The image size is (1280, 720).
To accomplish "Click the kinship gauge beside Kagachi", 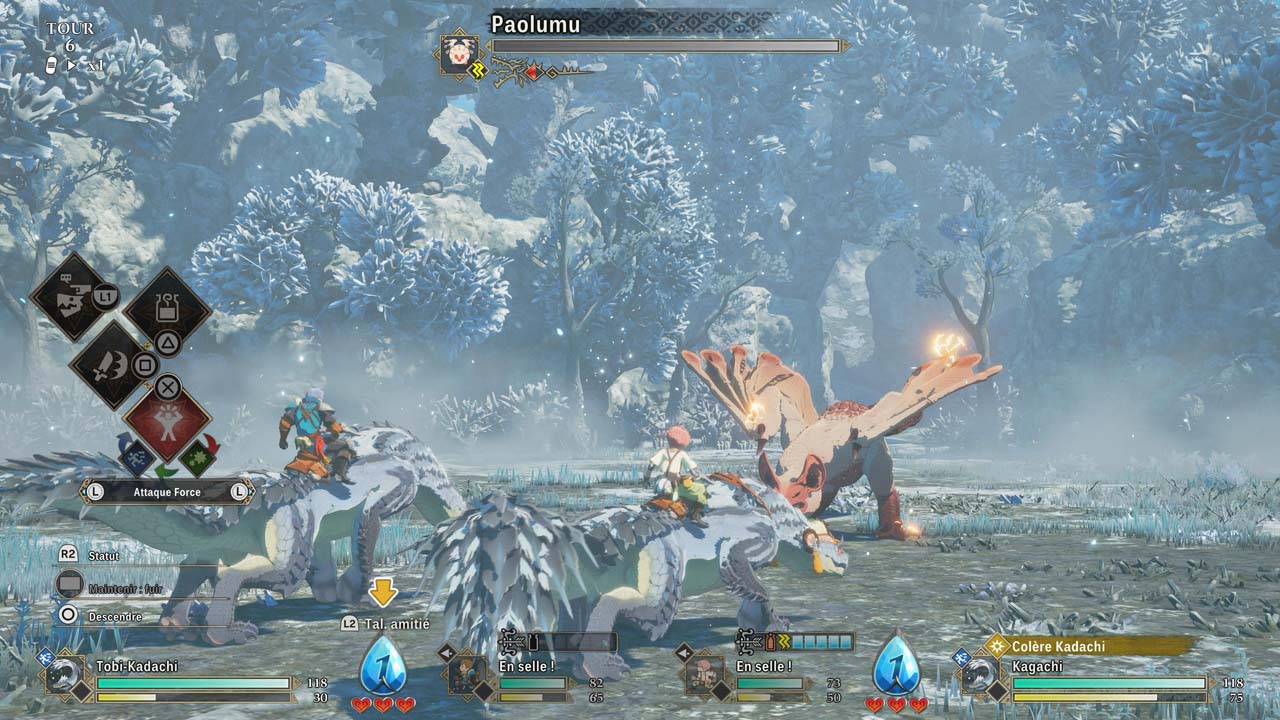I will [x=896, y=666].
